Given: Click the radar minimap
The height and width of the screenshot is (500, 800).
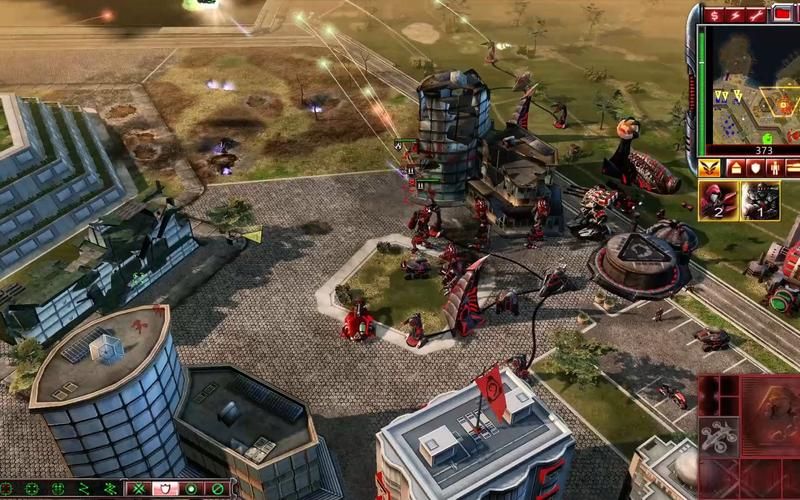Looking at the screenshot, I should pyautogui.click(x=747, y=85).
